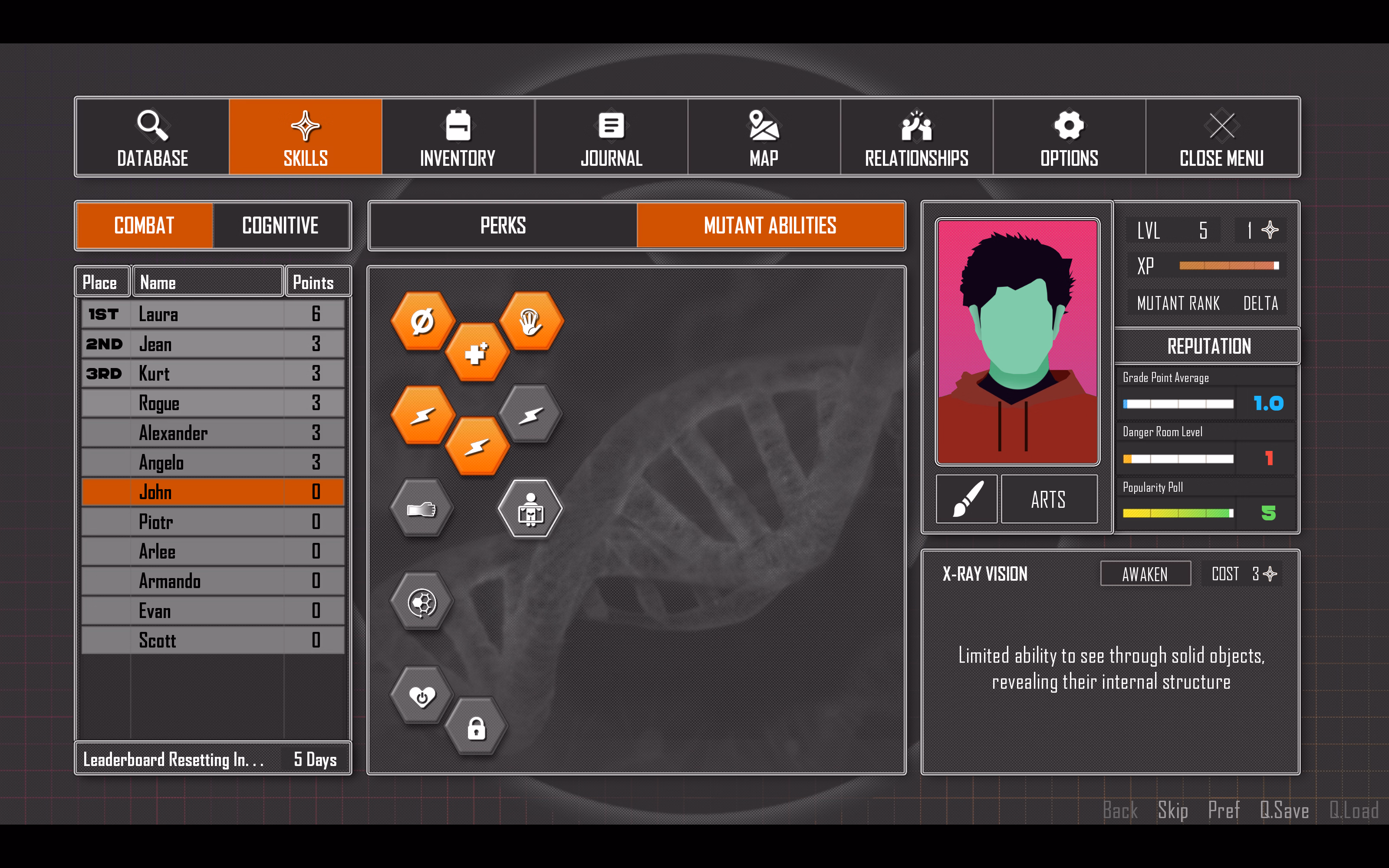Toggle the Mutant Abilities view
This screenshot has width=1389, height=868.
coord(771,226)
